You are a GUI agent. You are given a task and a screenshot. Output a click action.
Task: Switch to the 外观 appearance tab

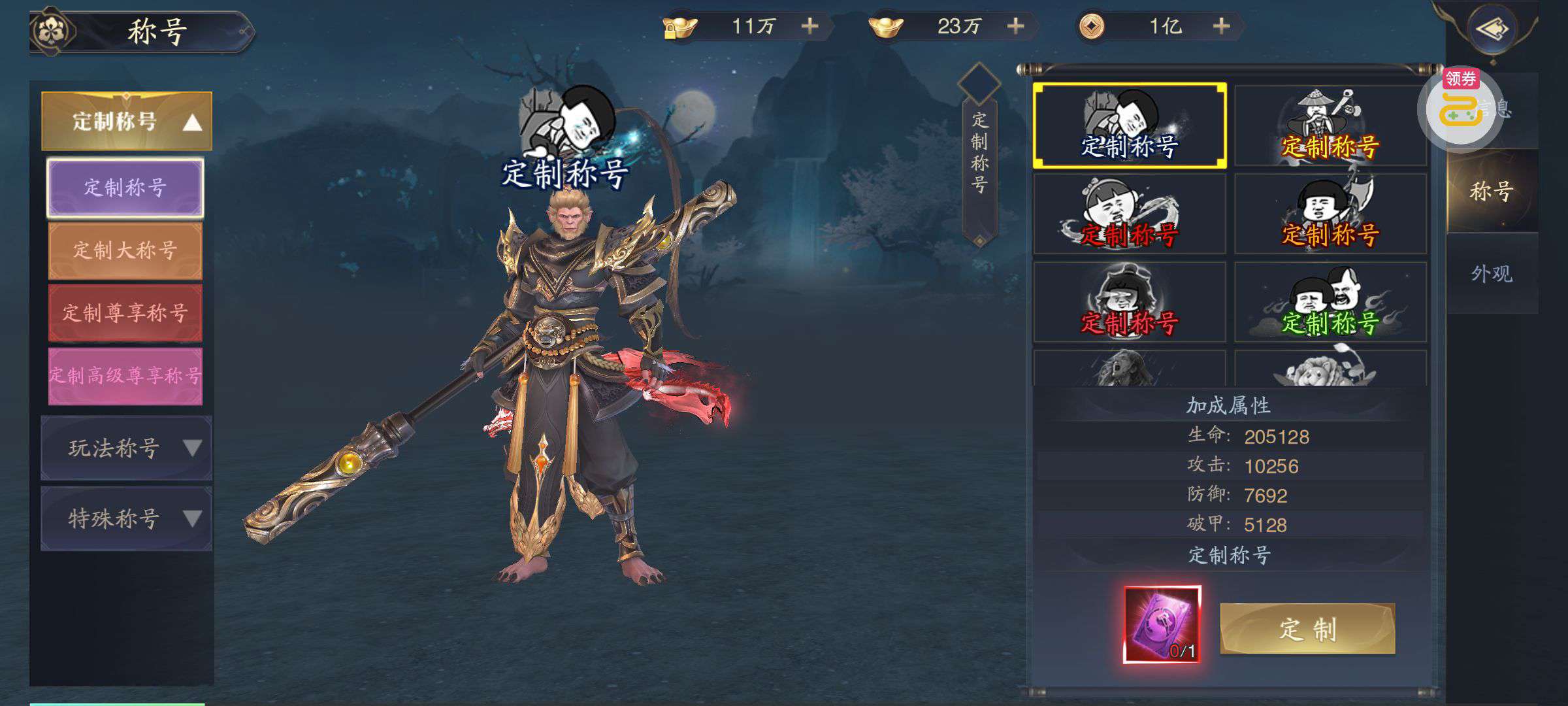pos(1492,274)
